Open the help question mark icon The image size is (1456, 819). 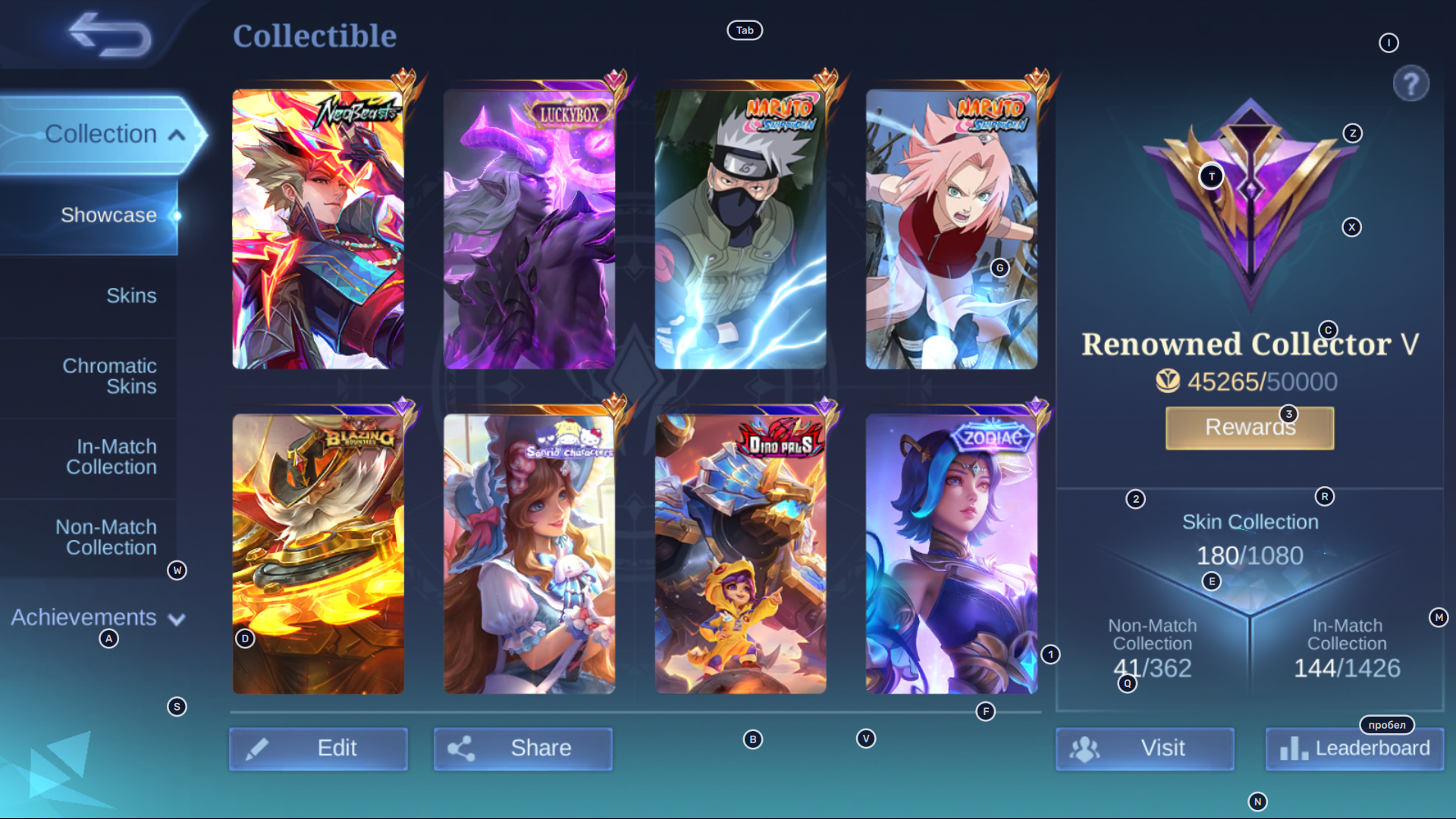(x=1410, y=83)
